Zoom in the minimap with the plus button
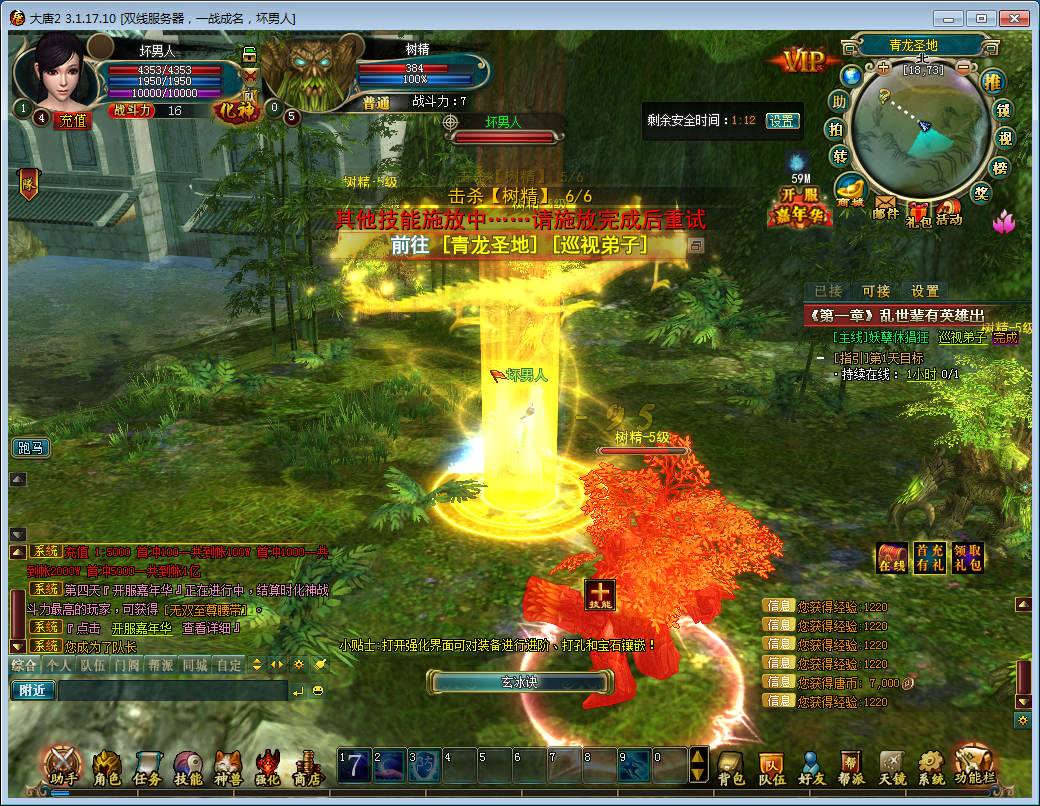Image resolution: width=1040 pixels, height=806 pixels. pos(883,68)
